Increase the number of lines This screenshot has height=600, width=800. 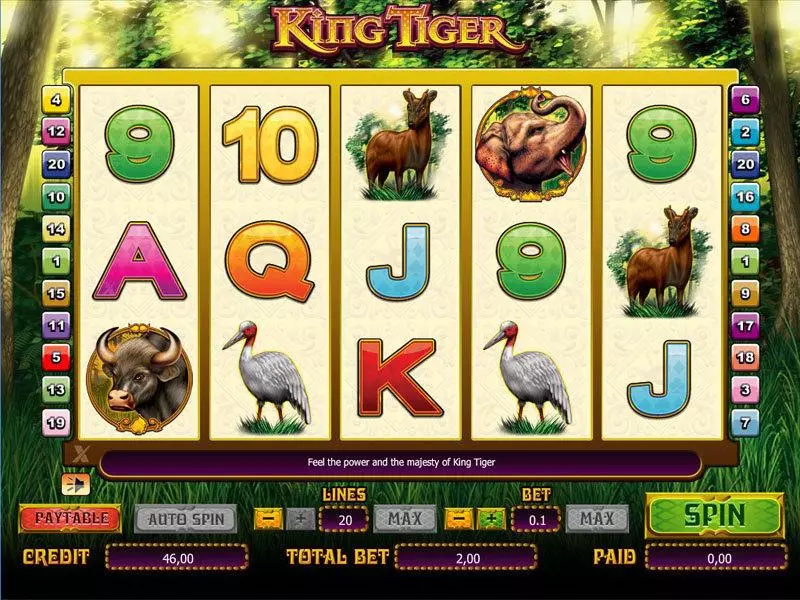tap(299, 519)
